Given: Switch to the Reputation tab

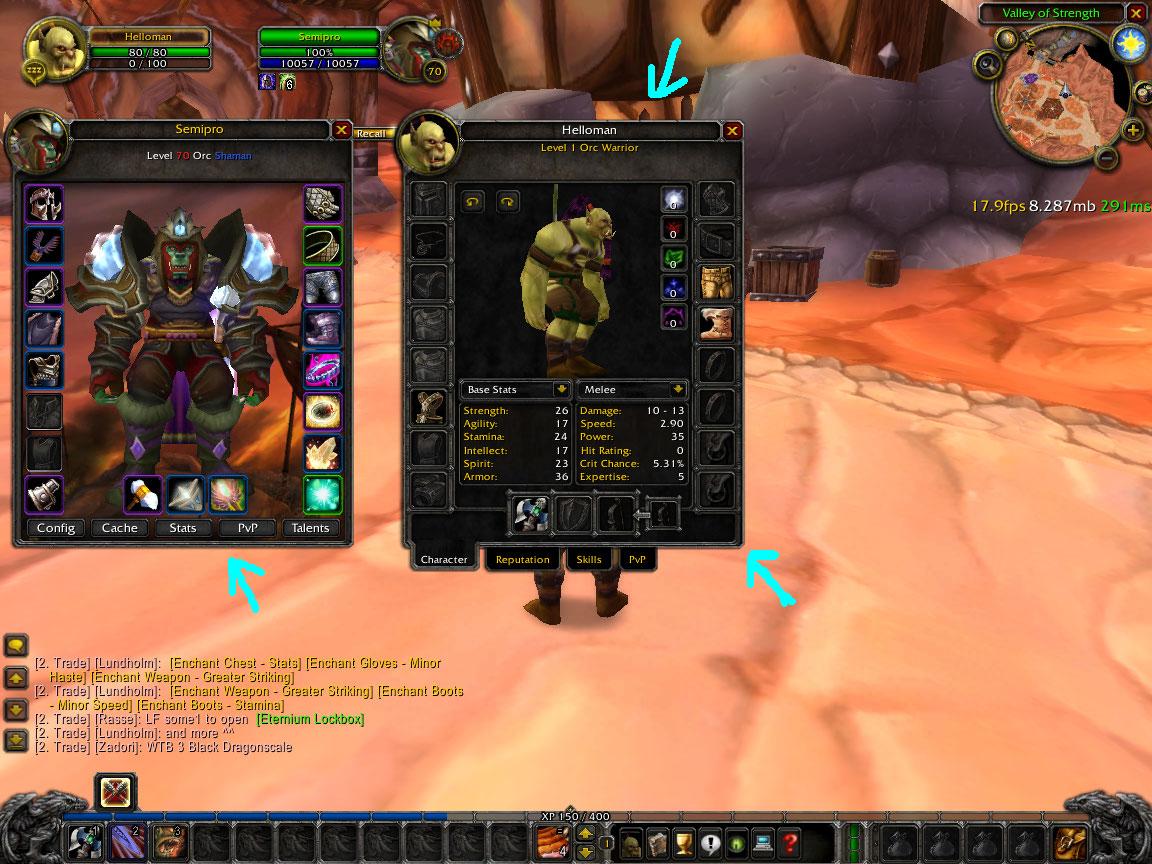Looking at the screenshot, I should [522, 560].
